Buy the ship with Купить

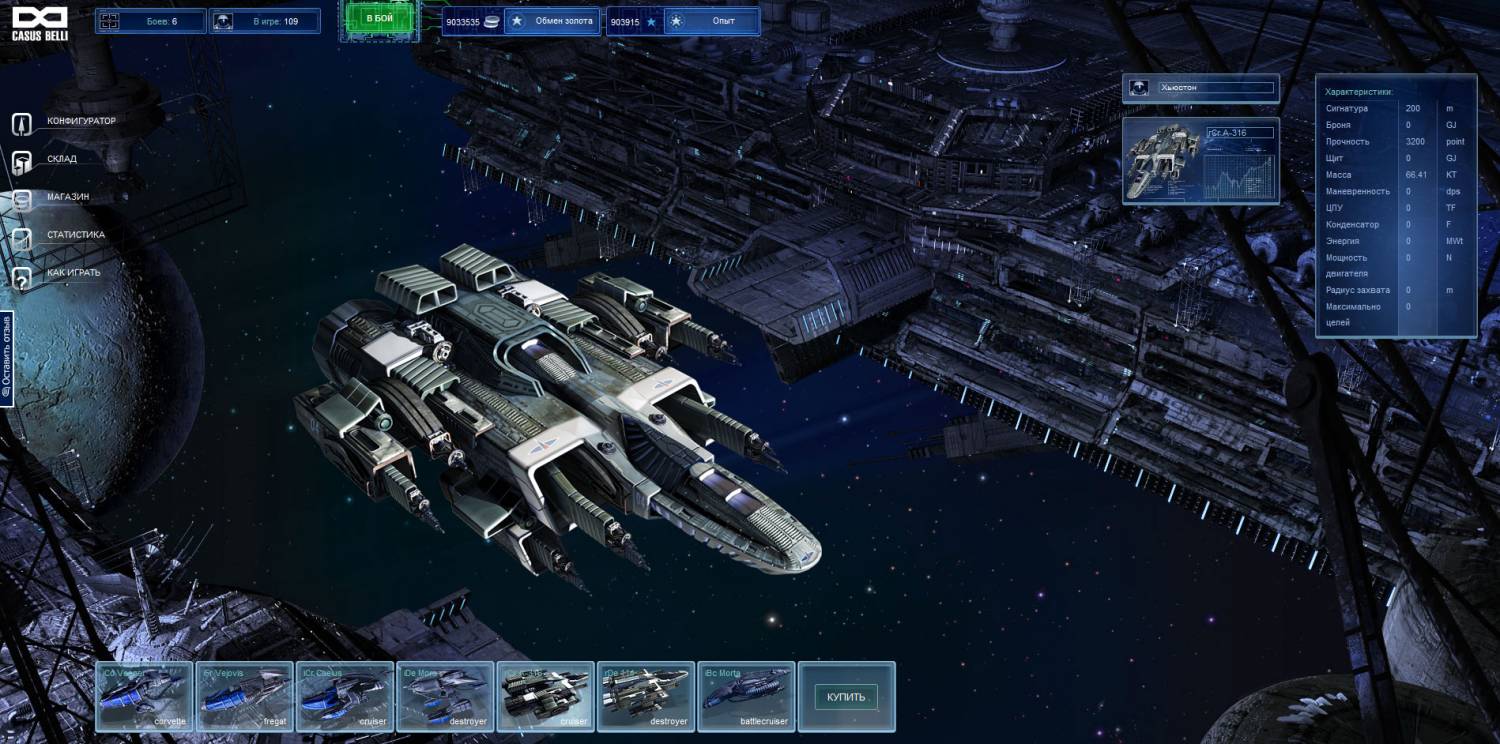(845, 697)
